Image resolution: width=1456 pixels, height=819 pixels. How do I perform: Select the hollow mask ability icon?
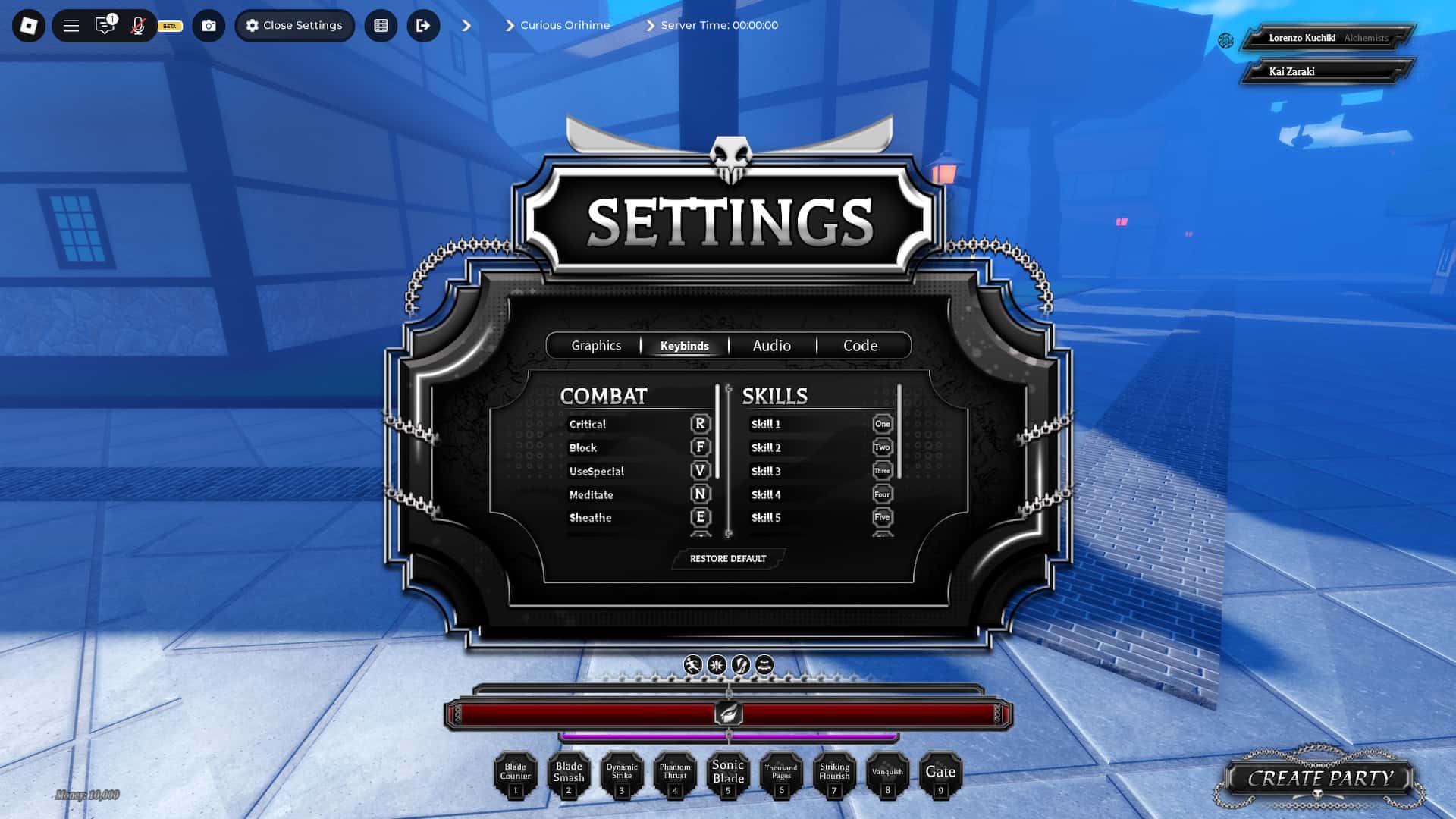tap(764, 666)
